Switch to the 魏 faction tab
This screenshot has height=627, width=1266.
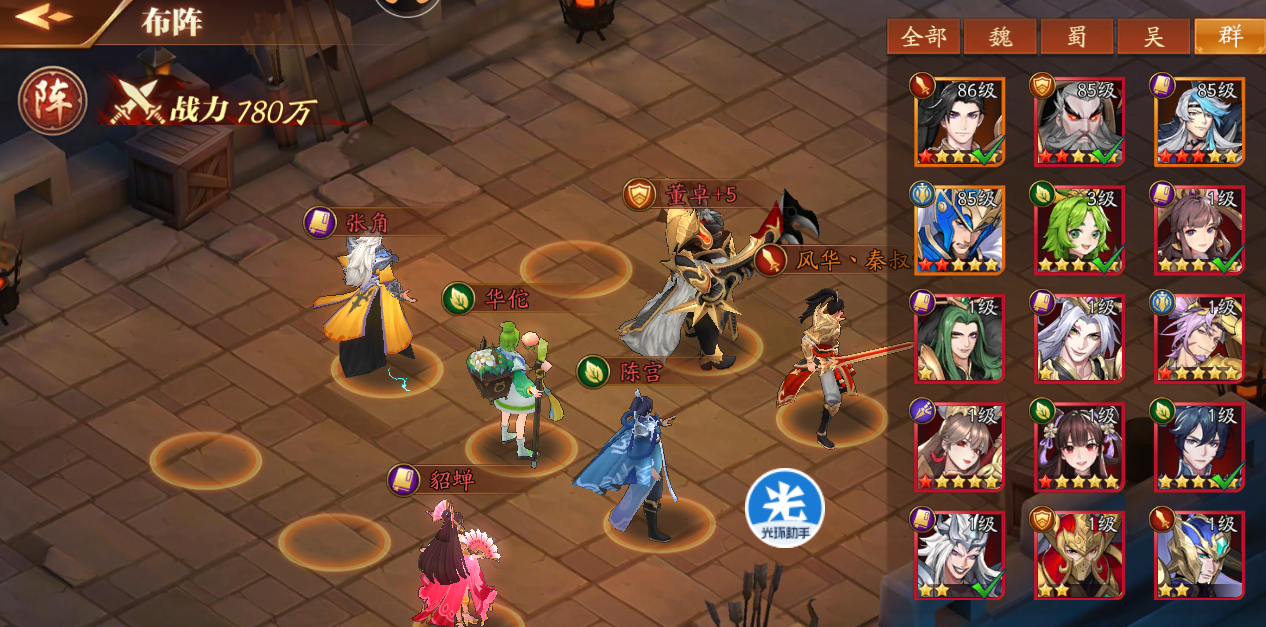[x=999, y=37]
